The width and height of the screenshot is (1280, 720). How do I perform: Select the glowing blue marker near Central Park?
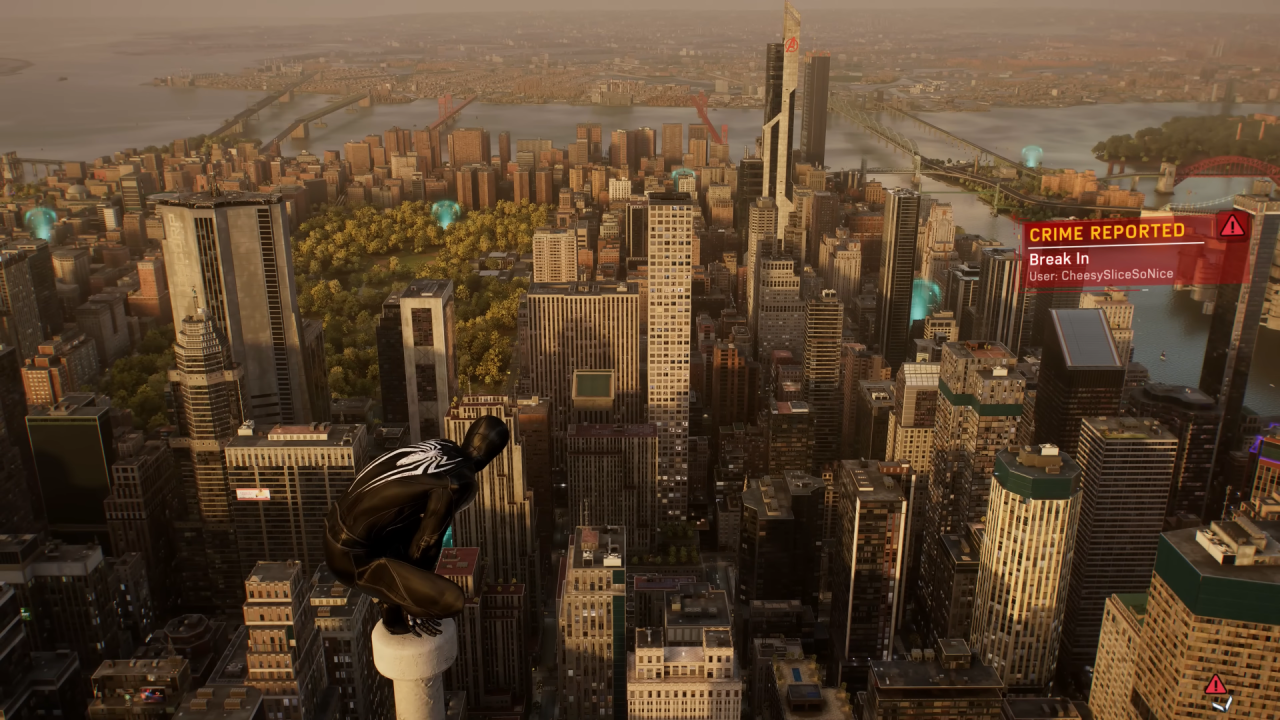[x=446, y=212]
